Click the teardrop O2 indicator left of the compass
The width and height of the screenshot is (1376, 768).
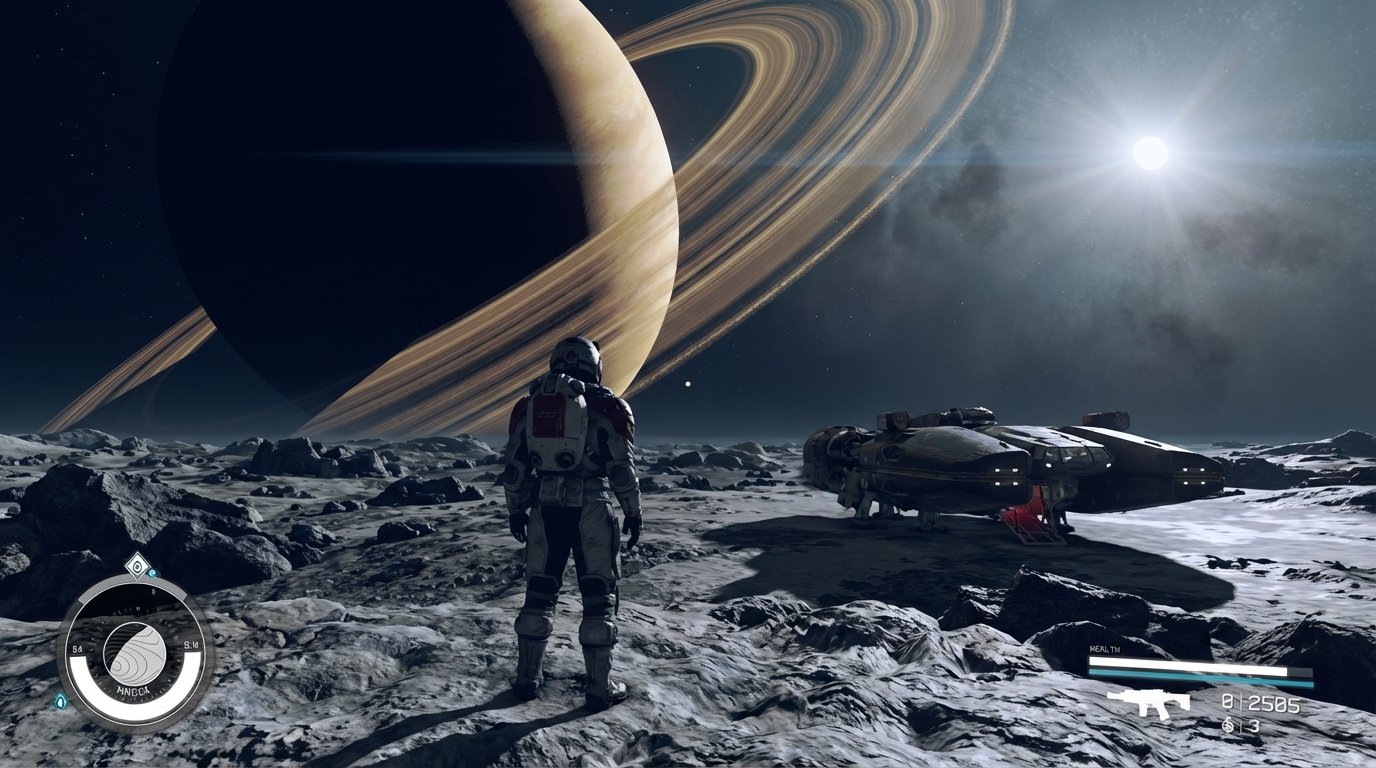pyautogui.click(x=61, y=701)
